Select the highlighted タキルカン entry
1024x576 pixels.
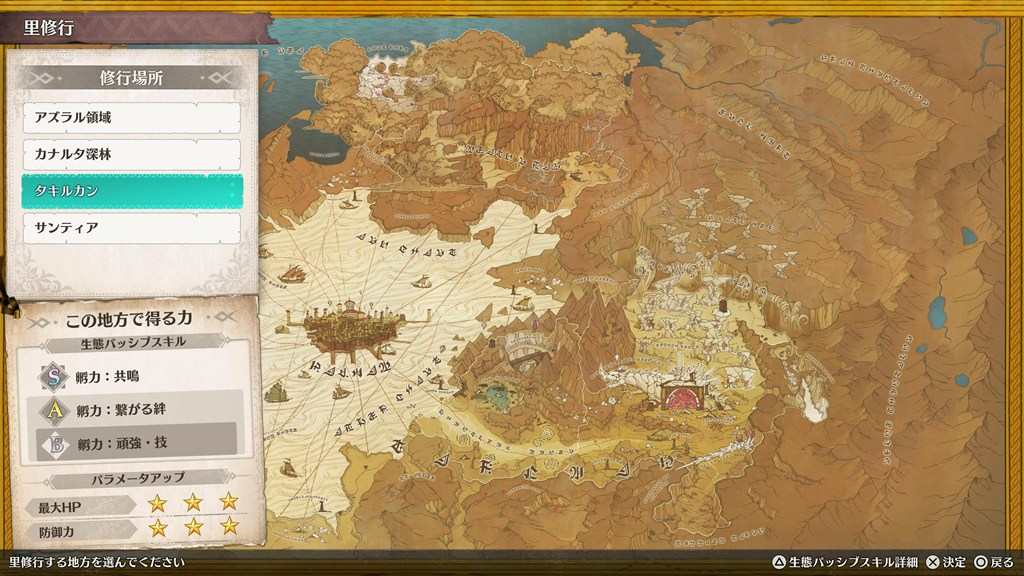click(131, 191)
